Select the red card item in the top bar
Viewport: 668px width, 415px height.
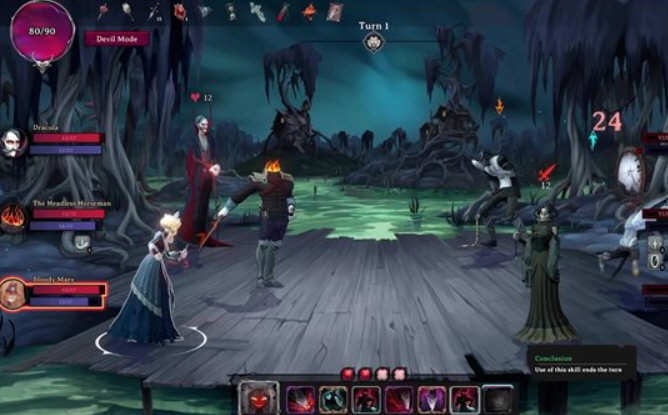[x=335, y=12]
